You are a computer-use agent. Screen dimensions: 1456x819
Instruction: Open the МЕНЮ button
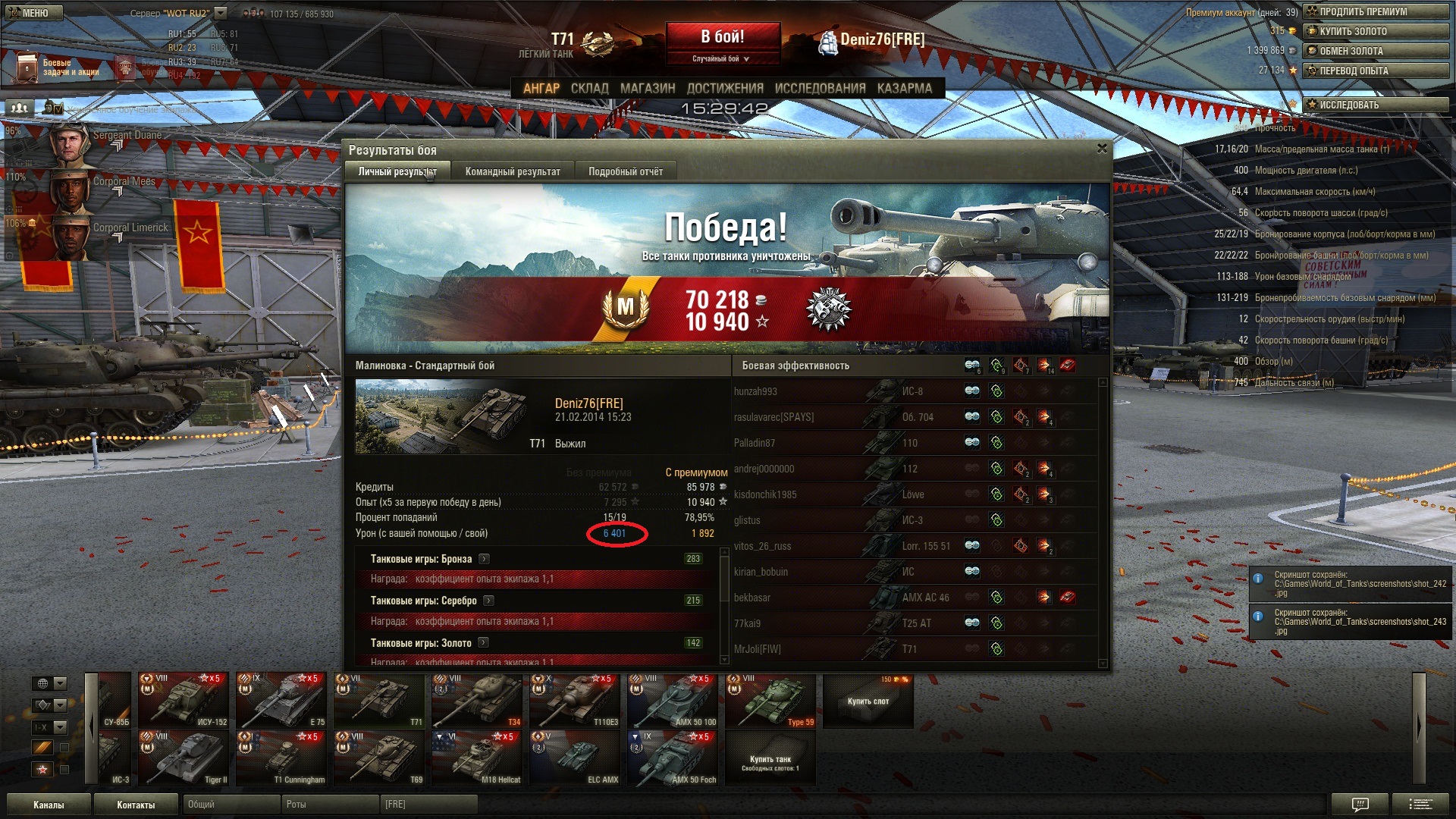(x=34, y=12)
